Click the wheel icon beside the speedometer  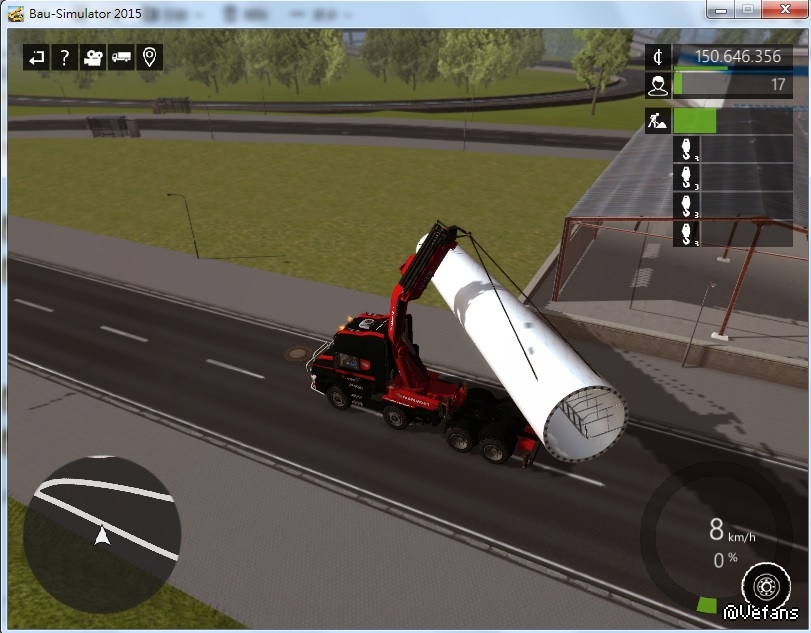click(x=767, y=585)
